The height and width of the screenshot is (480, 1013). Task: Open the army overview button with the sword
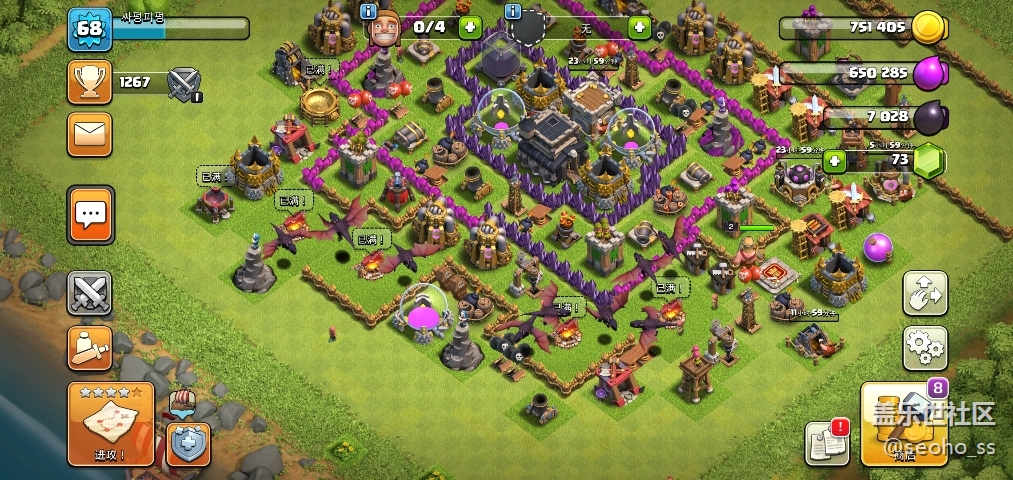click(90, 347)
